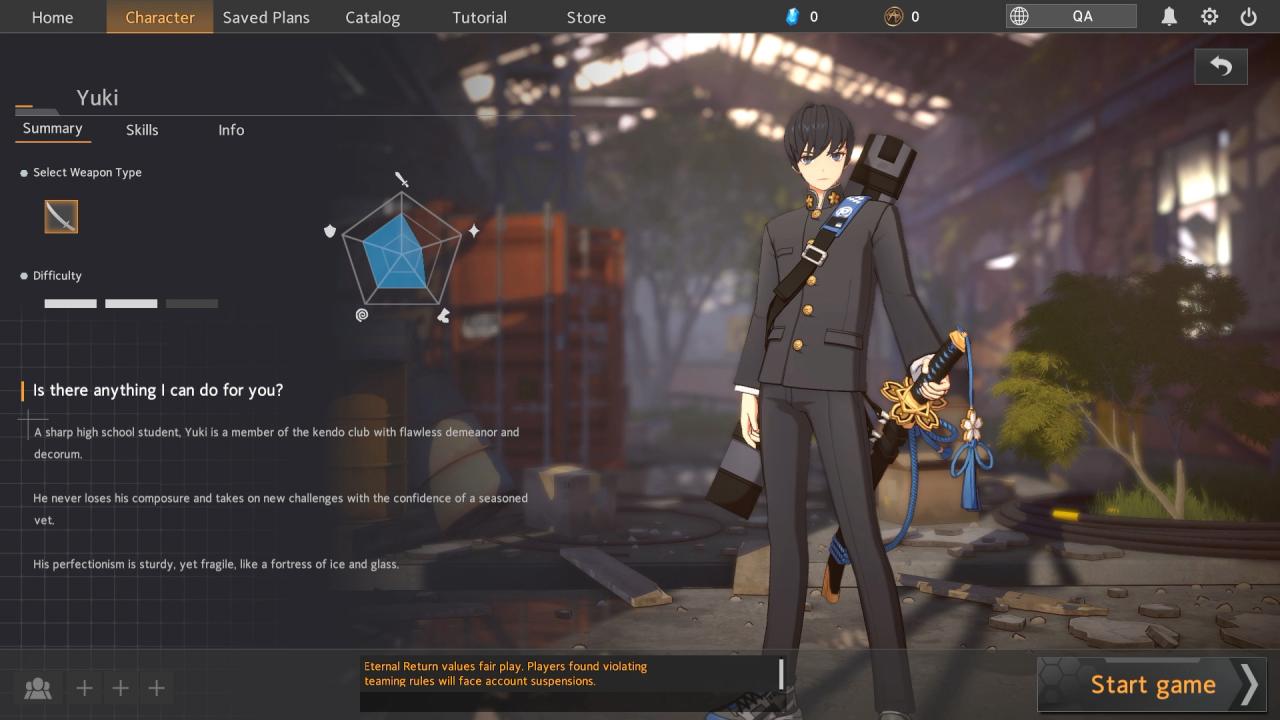Show notifications via bell icon

click(x=1169, y=16)
